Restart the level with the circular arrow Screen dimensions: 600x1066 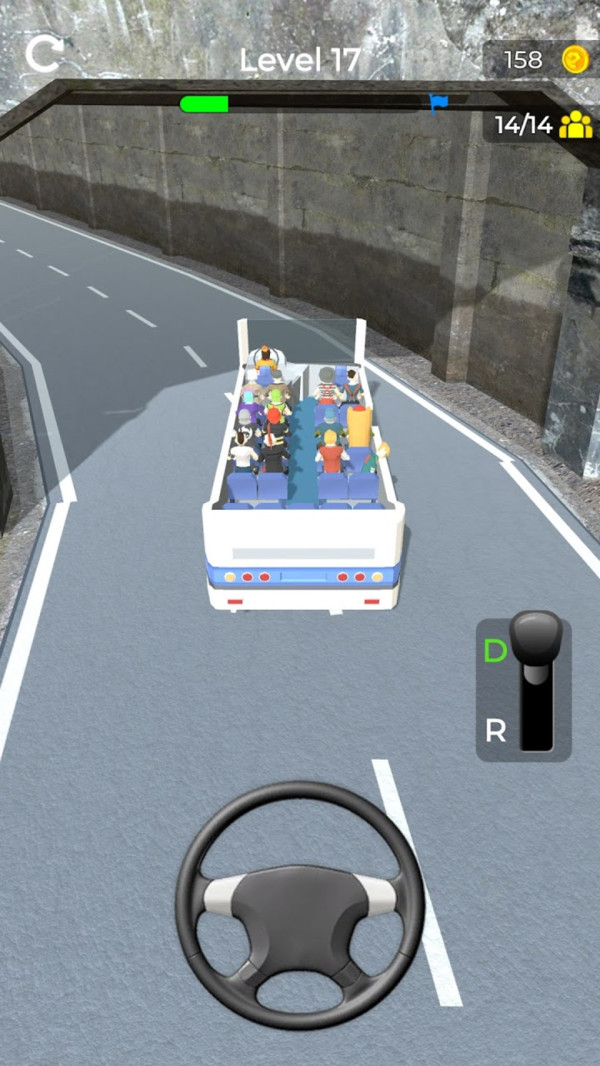click(x=43, y=53)
